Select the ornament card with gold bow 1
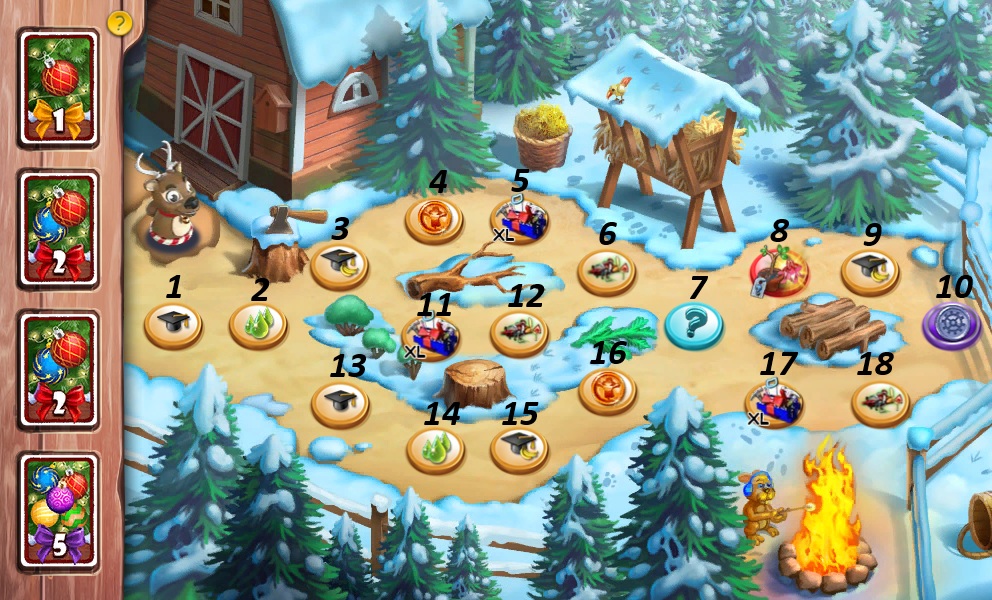The width and height of the screenshot is (992, 600). [x=59, y=88]
